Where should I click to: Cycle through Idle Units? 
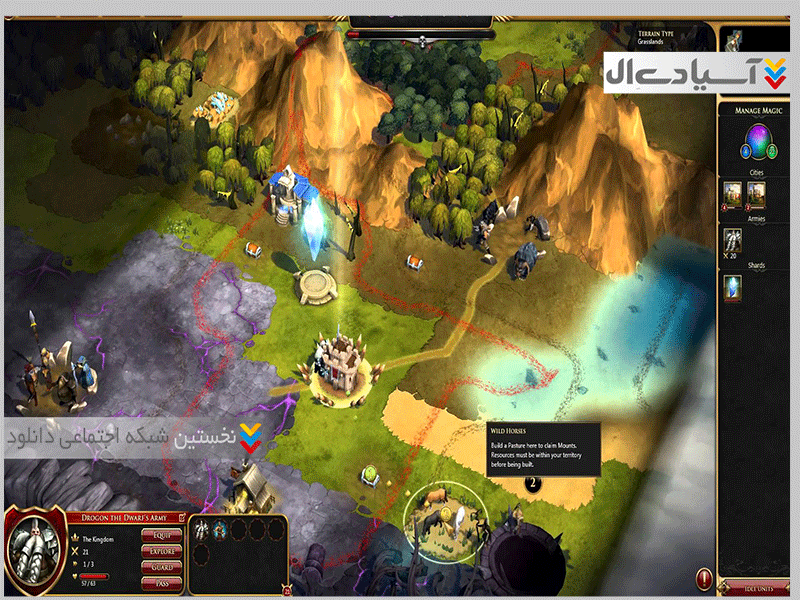757,590
